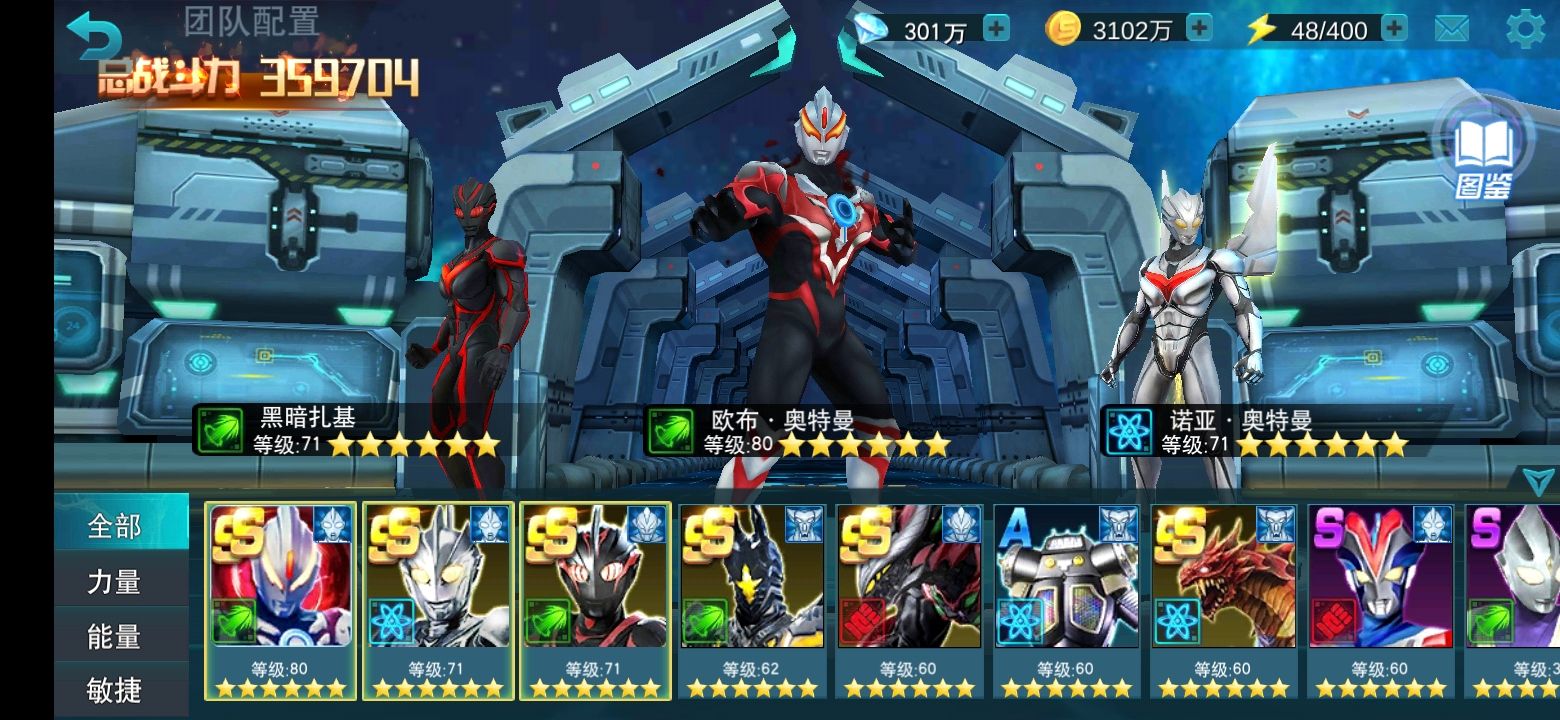Screen dimensions: 1560x720
Task: Choose the S-rank blue and red Ultraman card
Action: pyautogui.click(x=1380, y=600)
